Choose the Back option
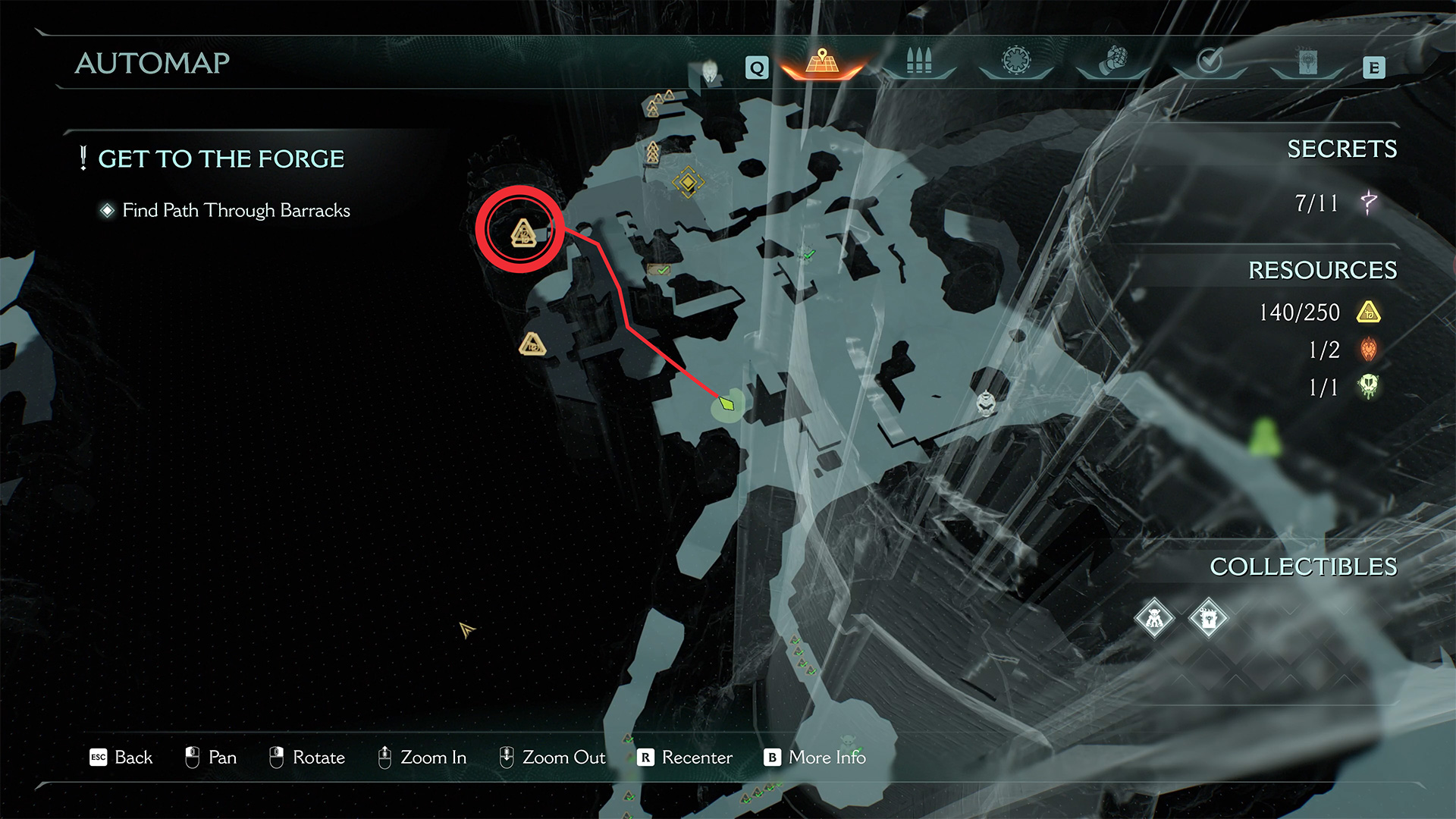The height and width of the screenshot is (819, 1456). (121, 758)
